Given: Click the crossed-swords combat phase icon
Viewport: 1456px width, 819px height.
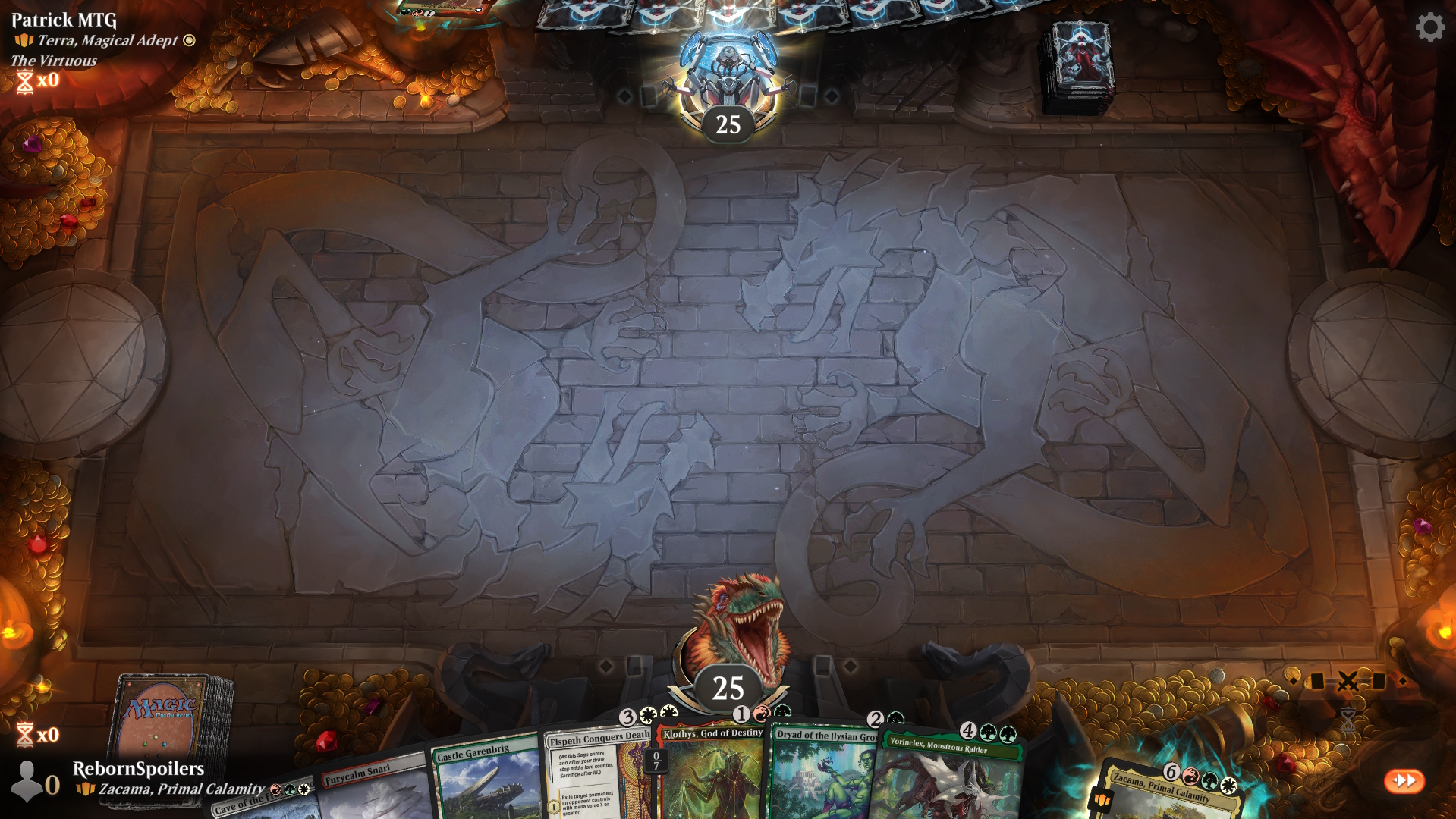Looking at the screenshot, I should (1348, 681).
